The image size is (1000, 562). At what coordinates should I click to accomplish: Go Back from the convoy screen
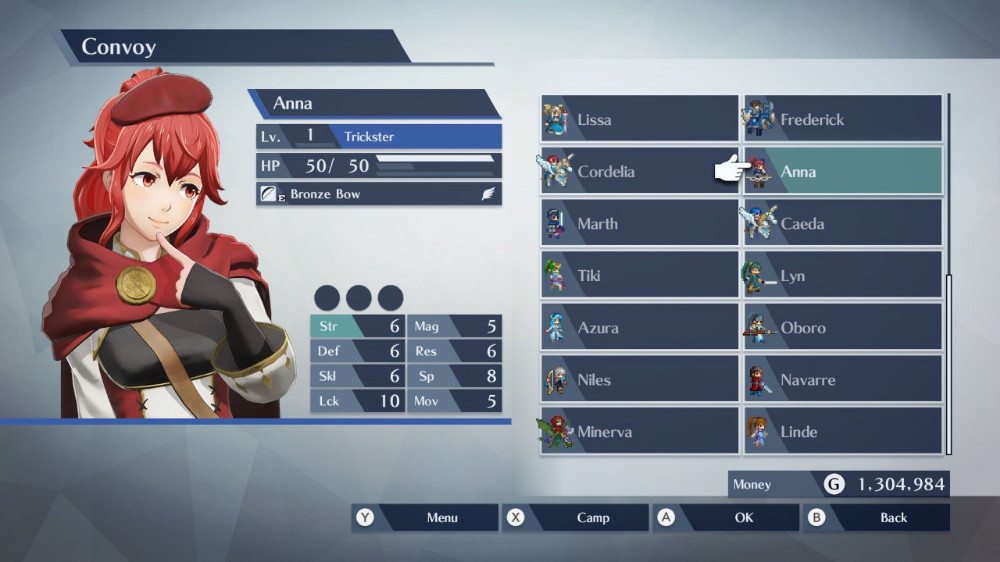(x=877, y=517)
